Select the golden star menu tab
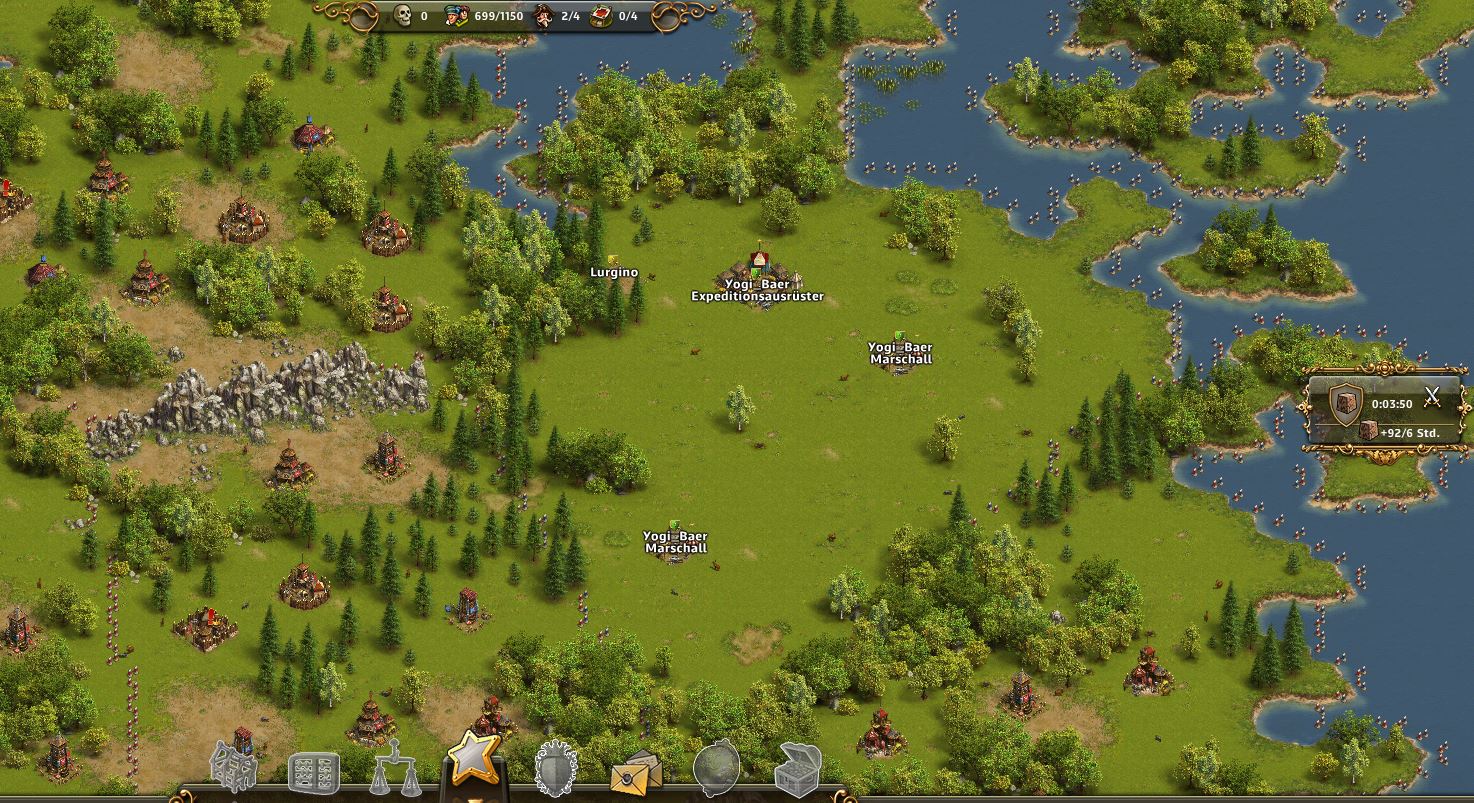Viewport: 1474px width, 803px height. point(473,758)
